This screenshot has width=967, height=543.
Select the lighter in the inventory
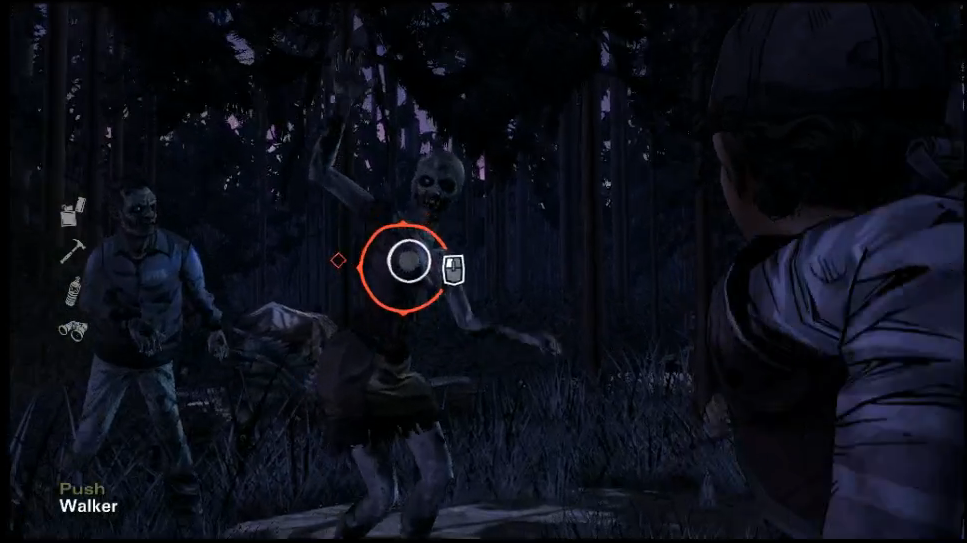tap(72, 212)
